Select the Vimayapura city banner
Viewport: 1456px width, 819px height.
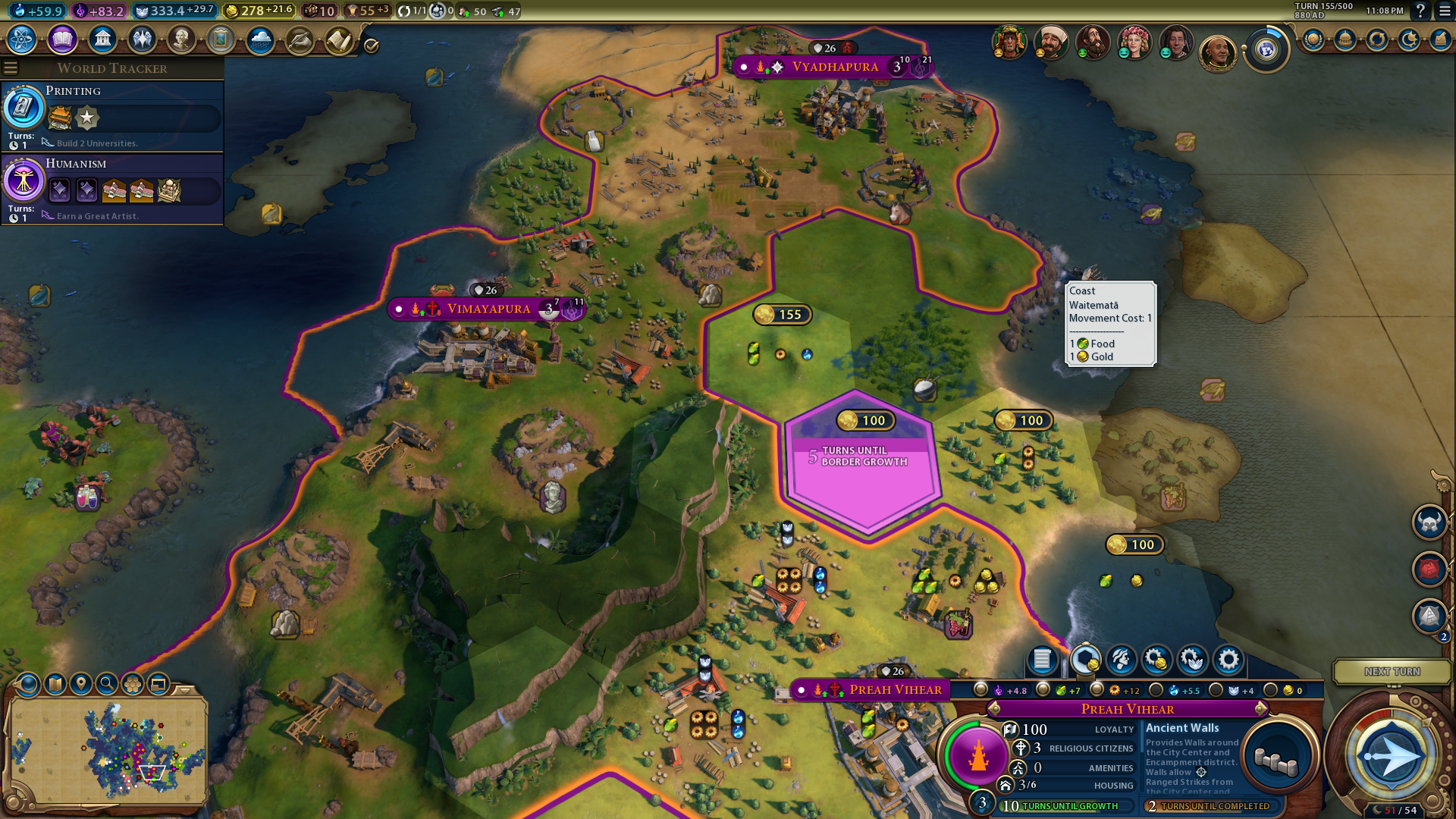[x=488, y=309]
